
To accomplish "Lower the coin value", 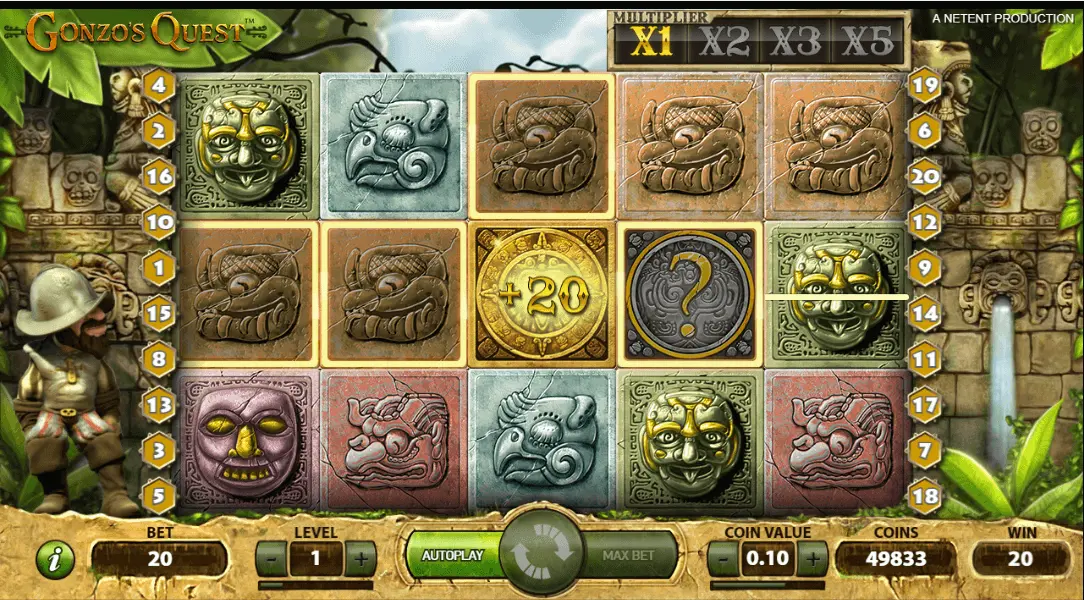I will pyautogui.click(x=723, y=558).
